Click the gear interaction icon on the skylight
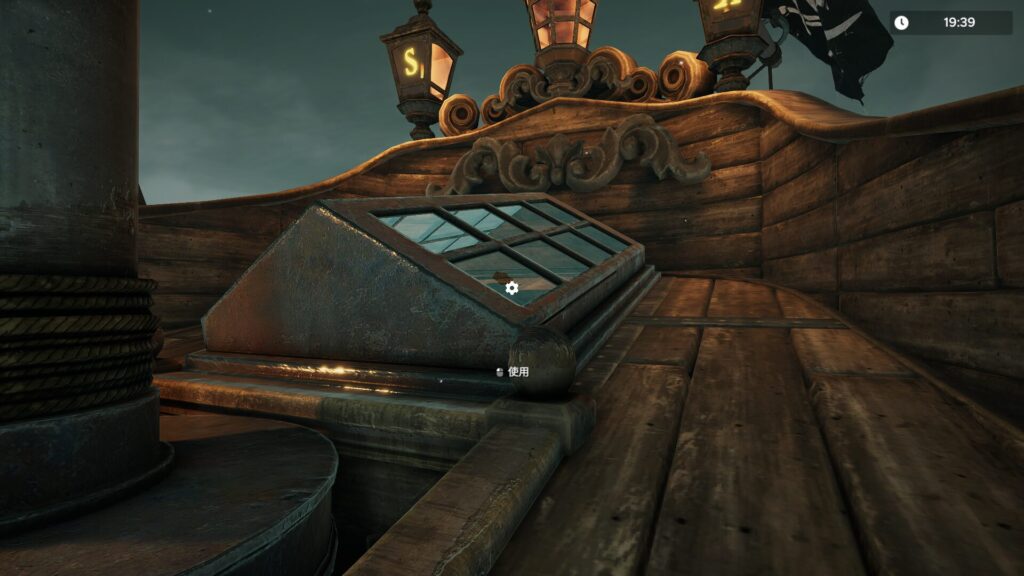 512,288
